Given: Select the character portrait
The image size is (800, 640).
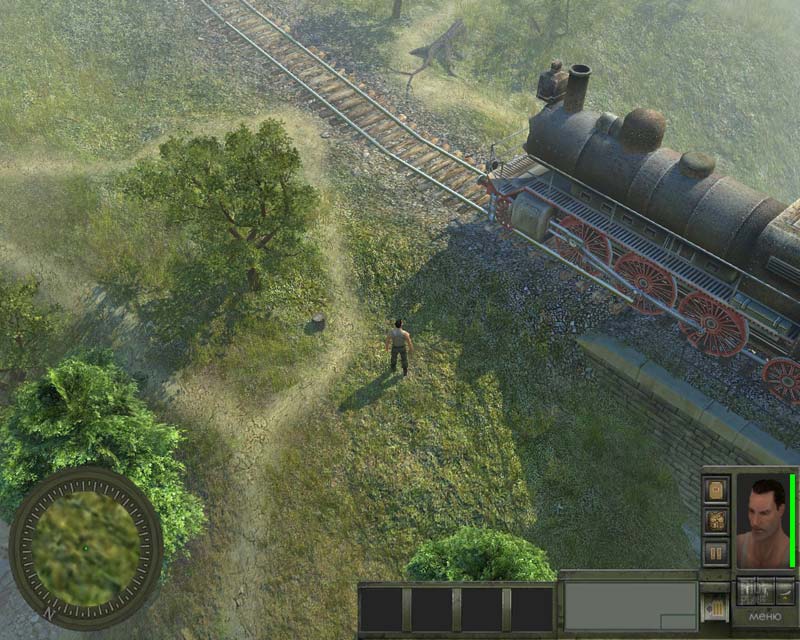Looking at the screenshot, I should click(763, 521).
